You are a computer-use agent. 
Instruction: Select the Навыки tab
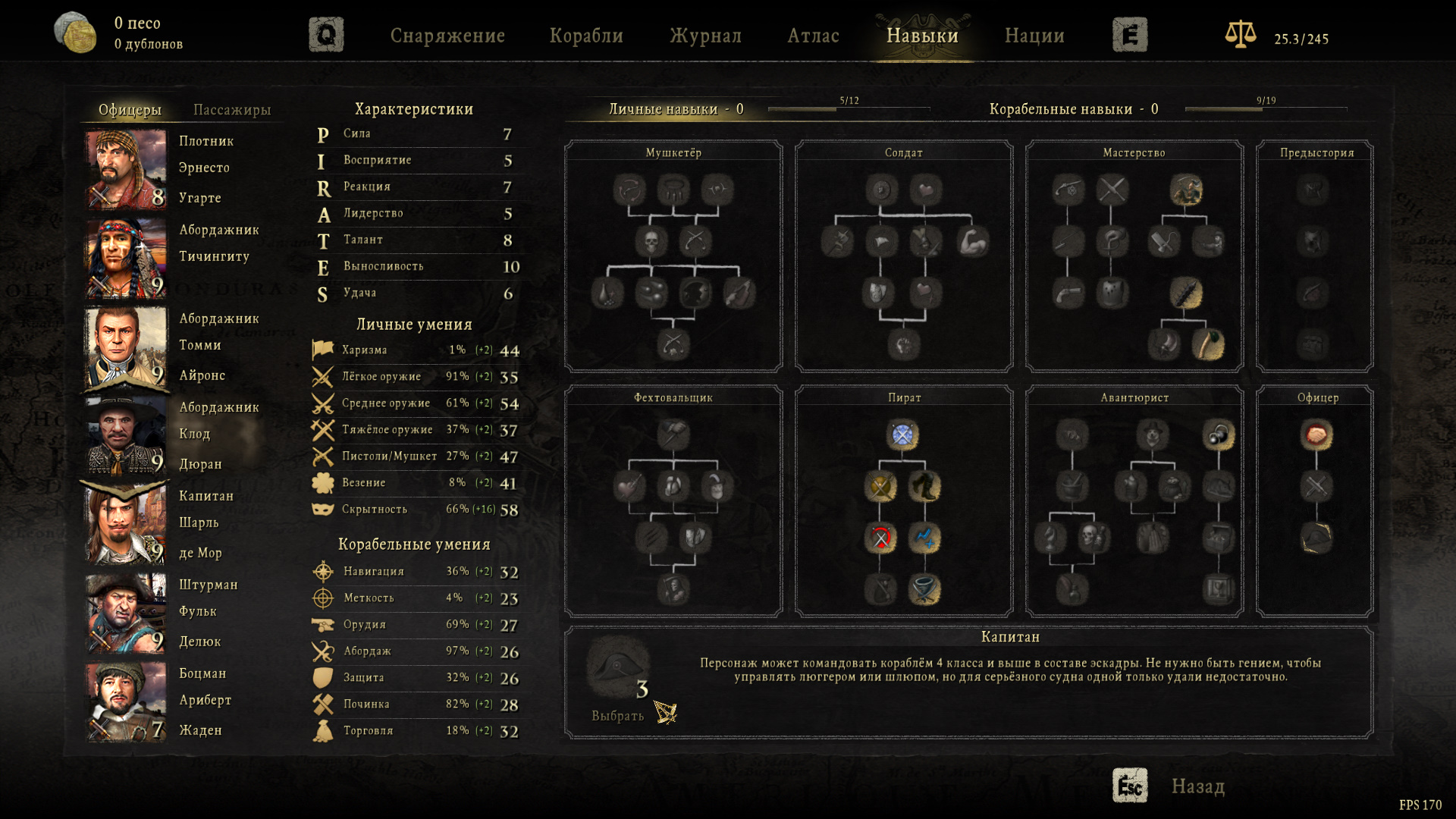[922, 36]
